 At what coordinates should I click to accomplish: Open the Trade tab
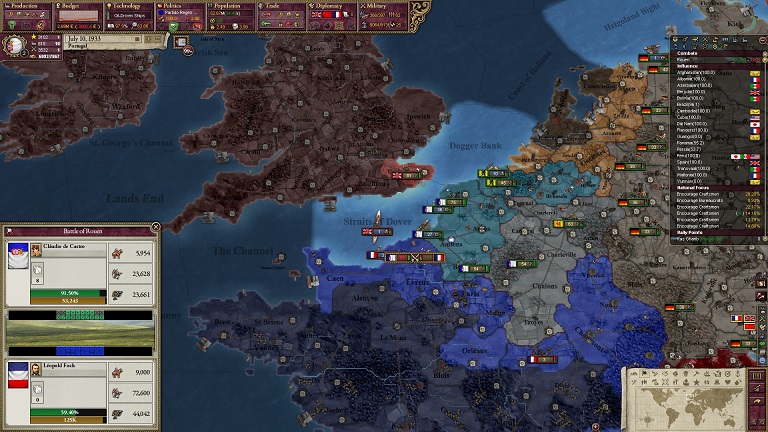pyautogui.click(x=281, y=5)
